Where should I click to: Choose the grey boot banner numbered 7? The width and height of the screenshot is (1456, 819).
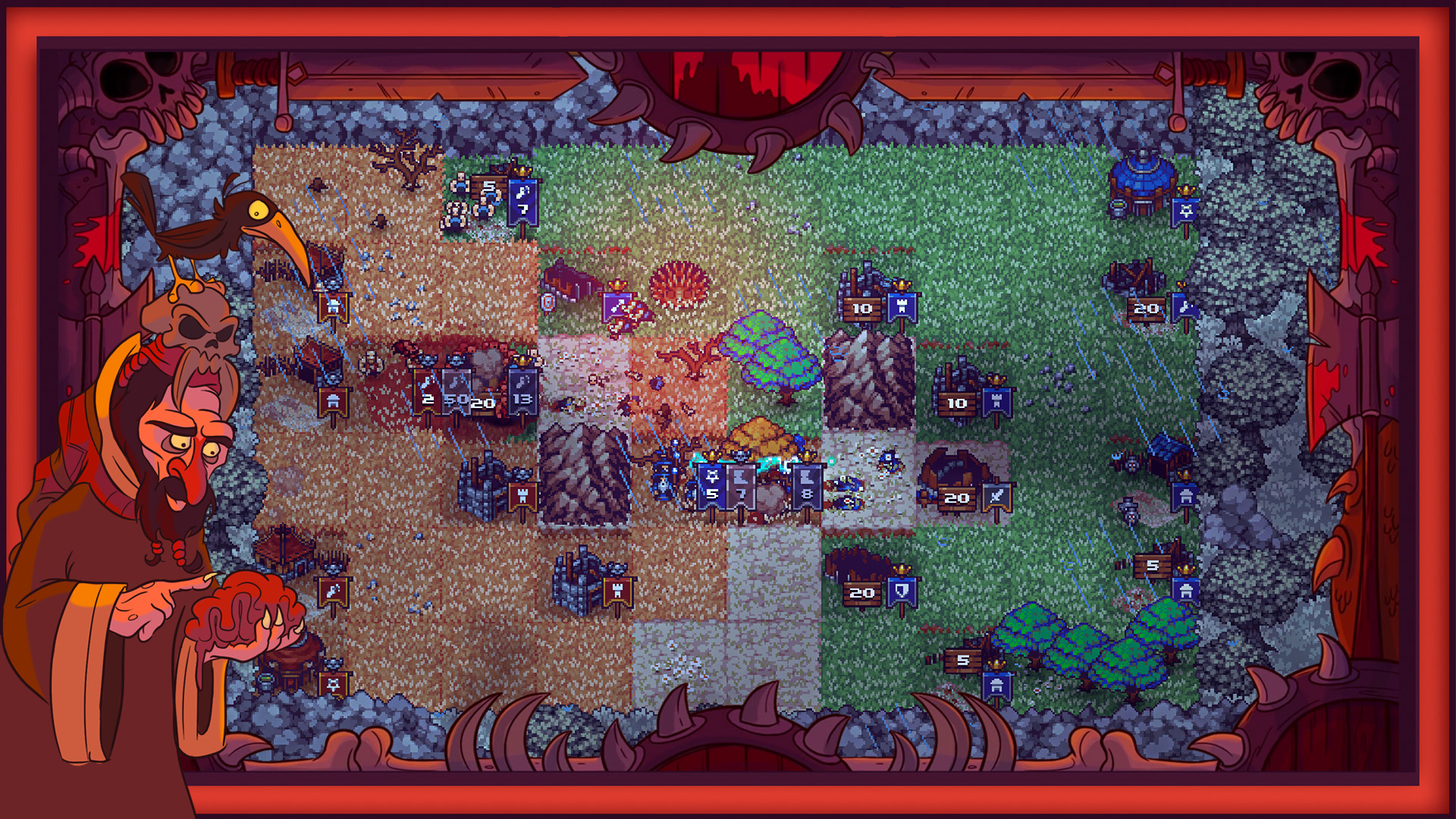pos(742,485)
